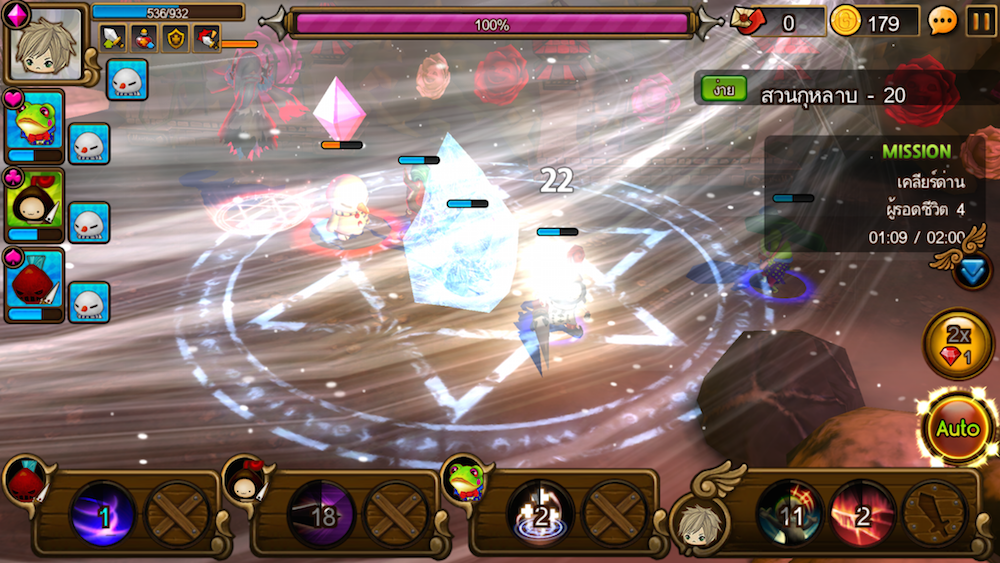Trigger the hero's slash skill showing 11
The image size is (1000, 563).
pyautogui.click(x=790, y=514)
